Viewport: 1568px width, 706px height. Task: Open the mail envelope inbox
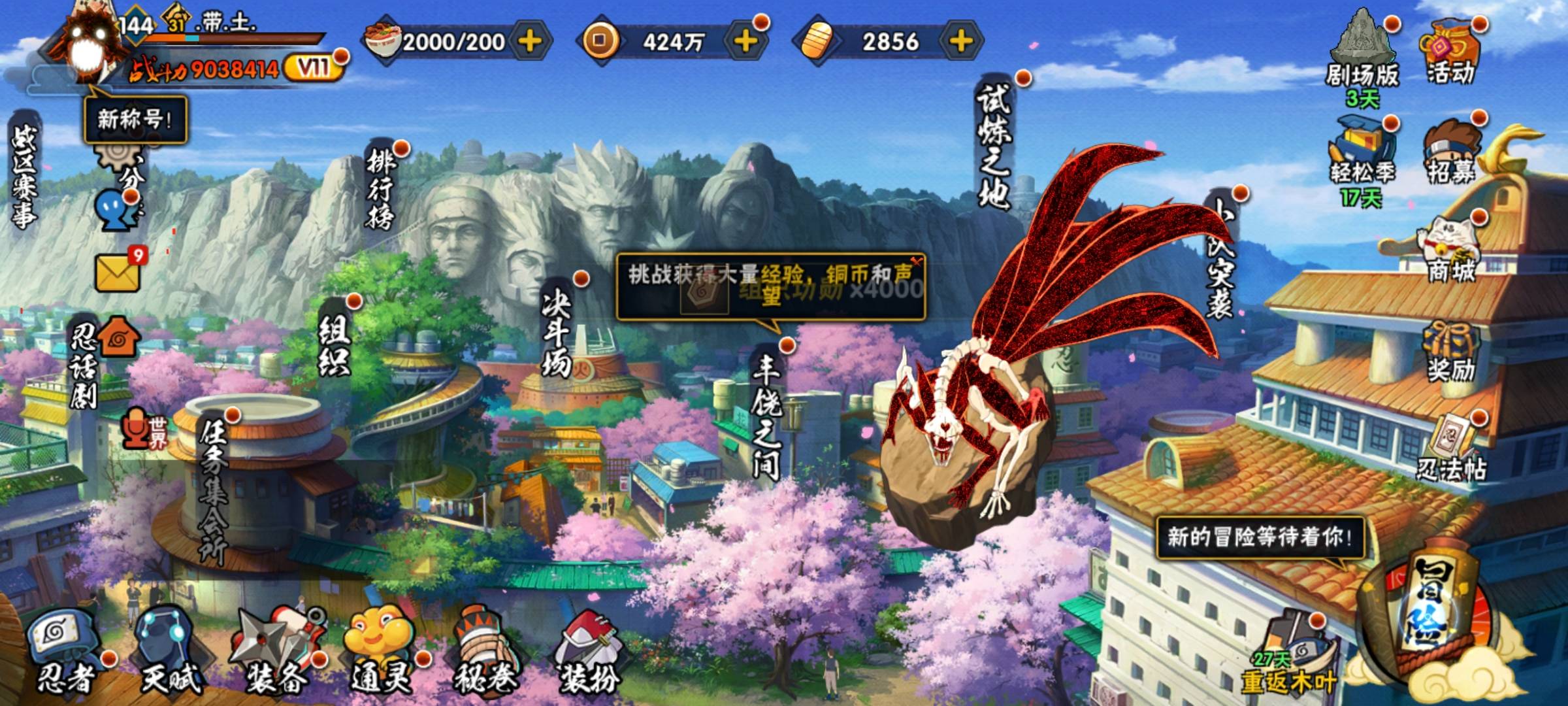pos(118,273)
